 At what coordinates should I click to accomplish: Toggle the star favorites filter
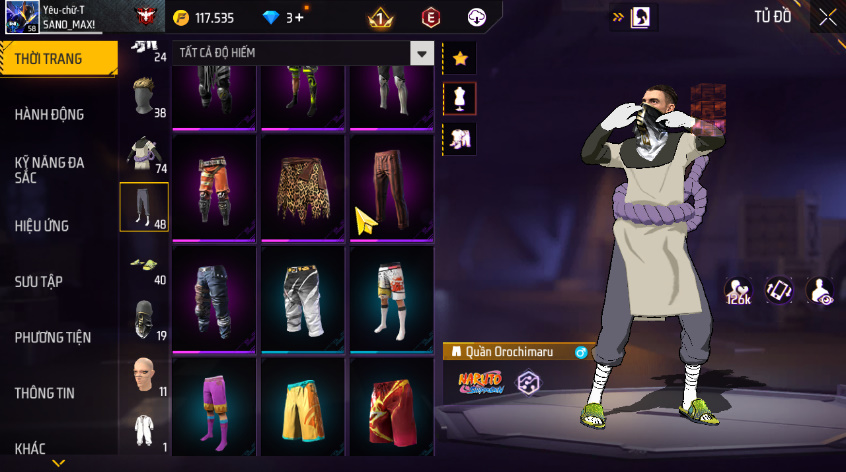coord(460,58)
